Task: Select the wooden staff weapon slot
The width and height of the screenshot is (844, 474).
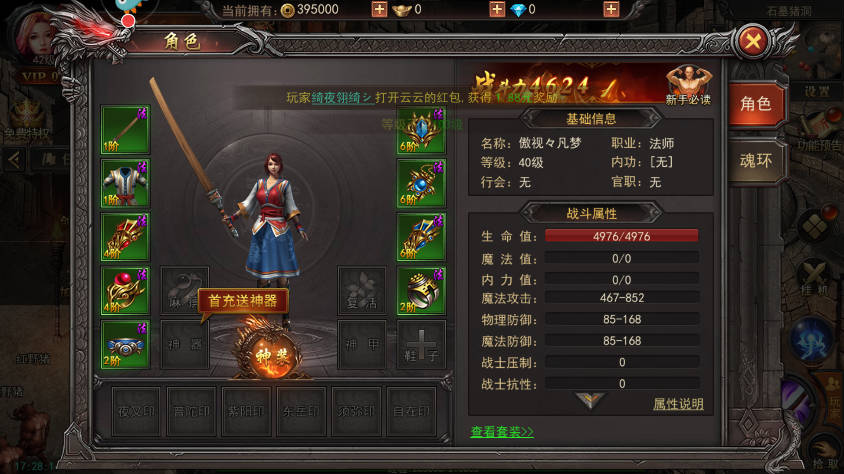Action: point(125,129)
